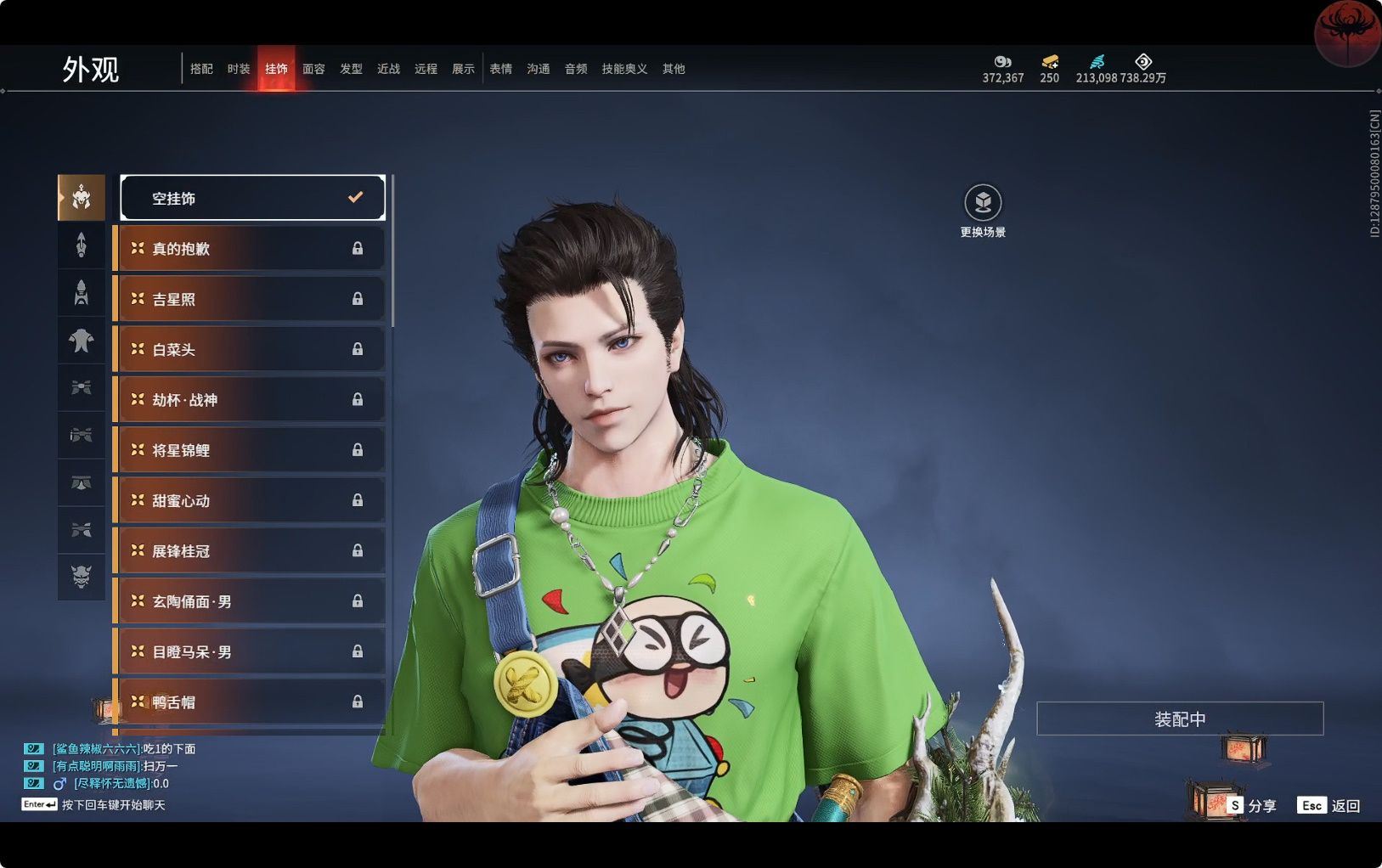The height and width of the screenshot is (868, 1382).
Task: Select the 面容 tab
Action: click(313, 69)
